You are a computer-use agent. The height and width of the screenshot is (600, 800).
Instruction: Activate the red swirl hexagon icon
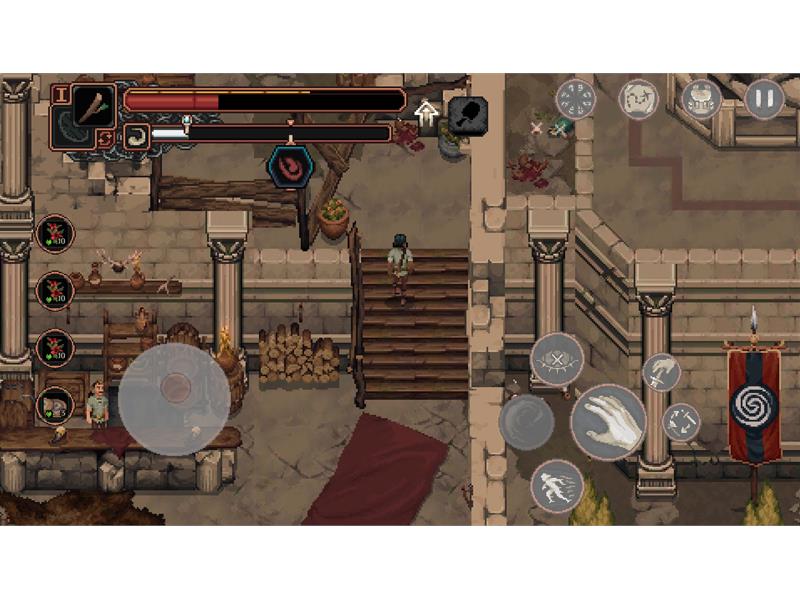(290, 164)
